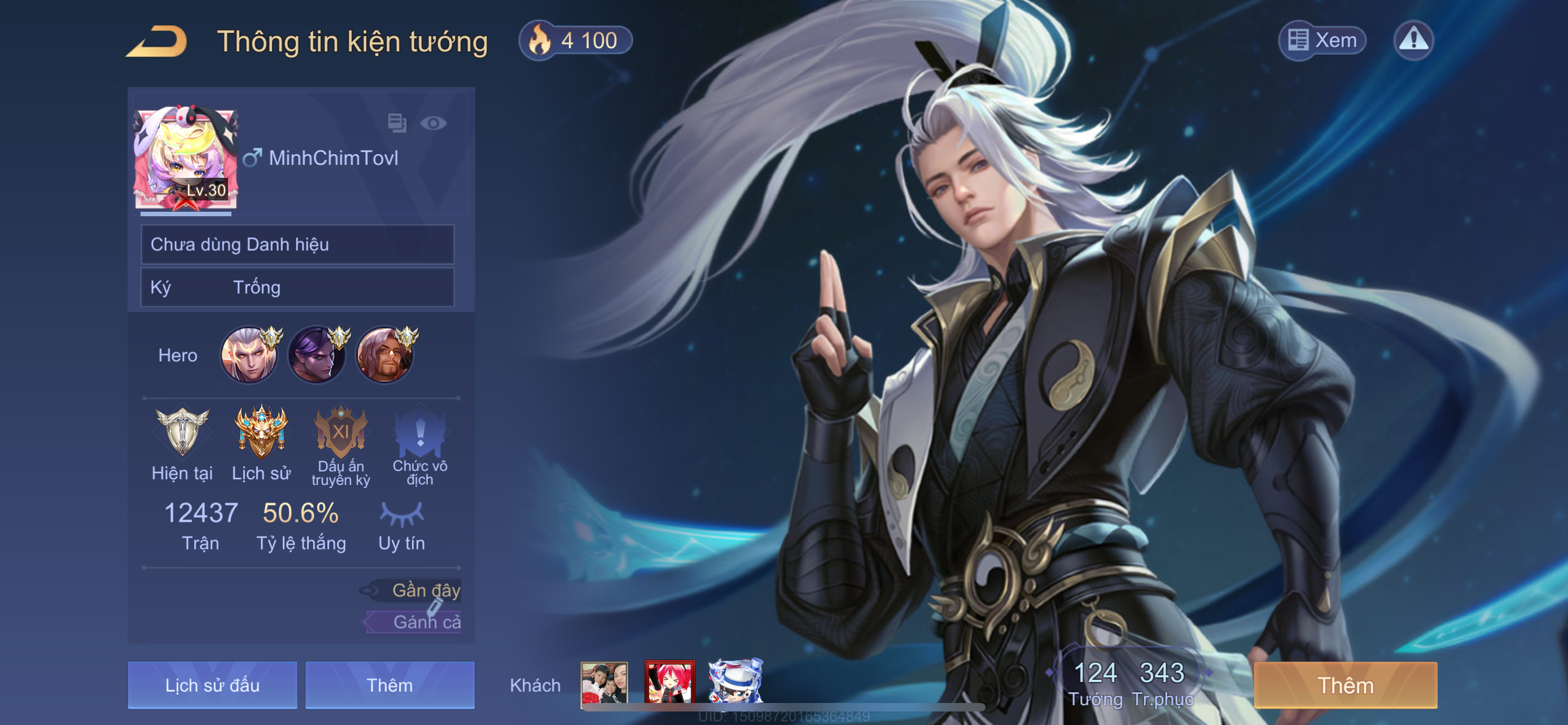The height and width of the screenshot is (725, 1568).
Task: Select the white-haired hero portrait
Action: (x=249, y=355)
